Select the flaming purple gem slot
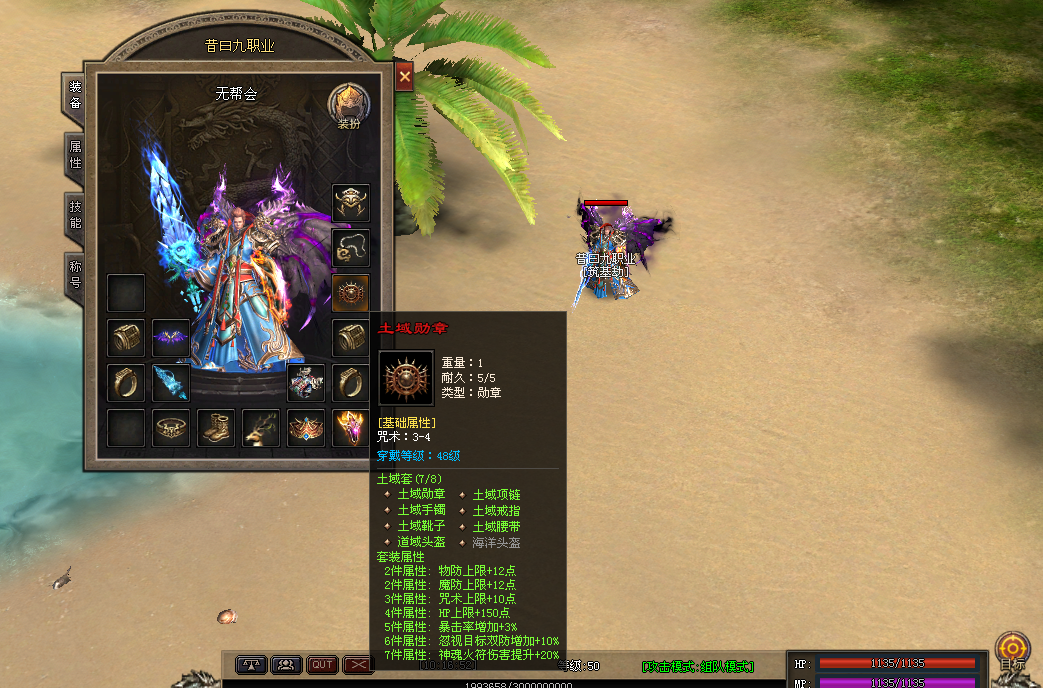 point(351,428)
